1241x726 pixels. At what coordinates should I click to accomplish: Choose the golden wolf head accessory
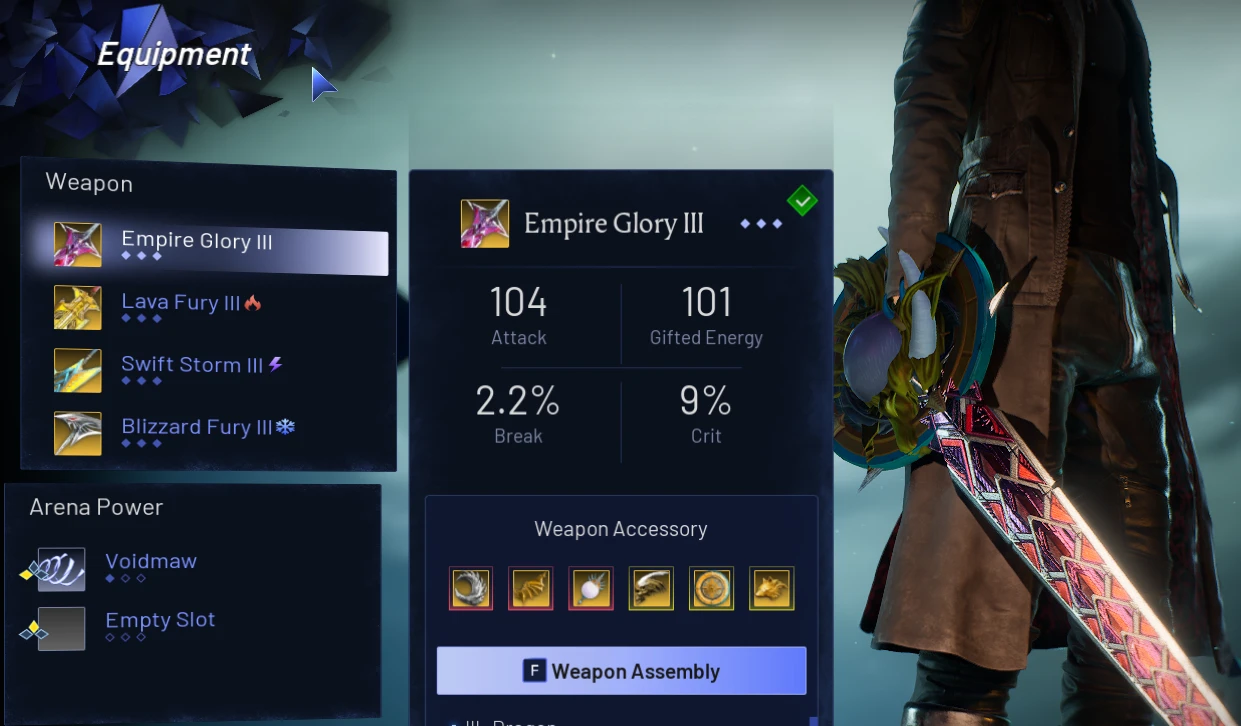[x=771, y=588]
